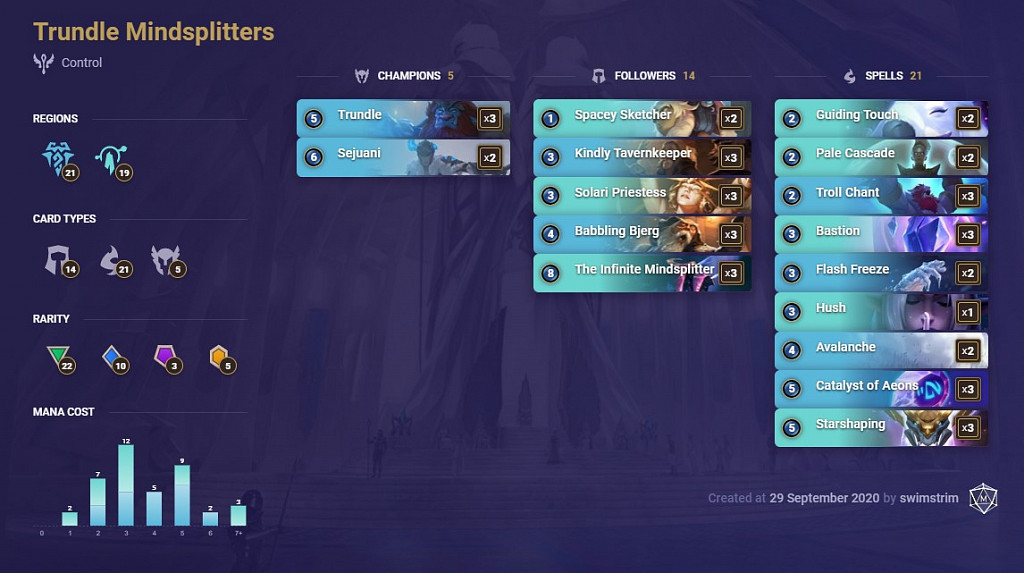Click the Solari Priestess follower card
The image size is (1024, 573).
[641, 195]
